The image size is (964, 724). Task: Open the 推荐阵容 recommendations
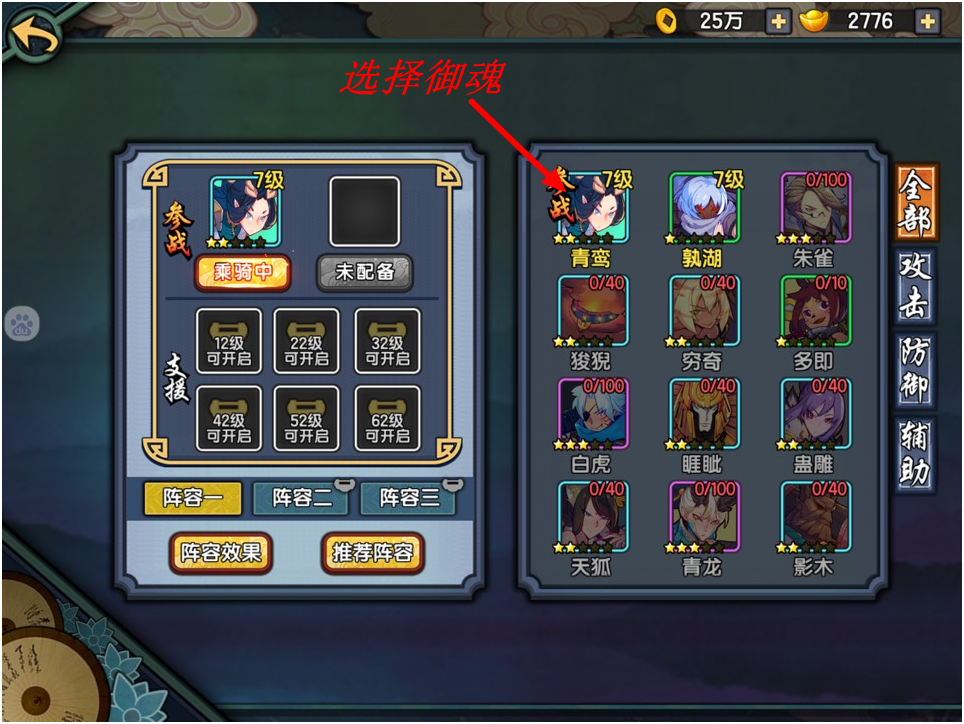(373, 552)
